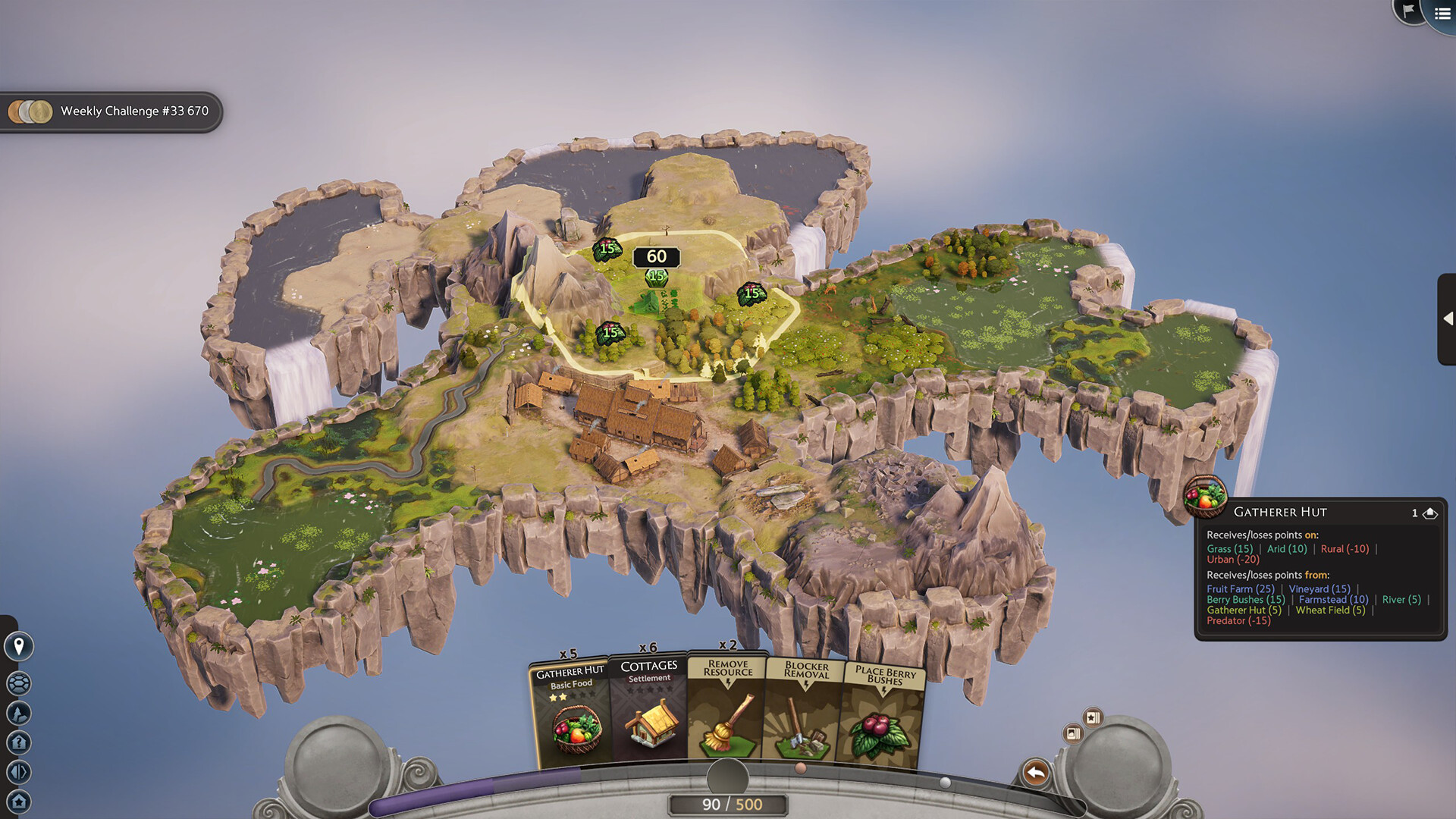Click the split arrows compare icon
This screenshot has height=819, width=1456.
click(19, 772)
